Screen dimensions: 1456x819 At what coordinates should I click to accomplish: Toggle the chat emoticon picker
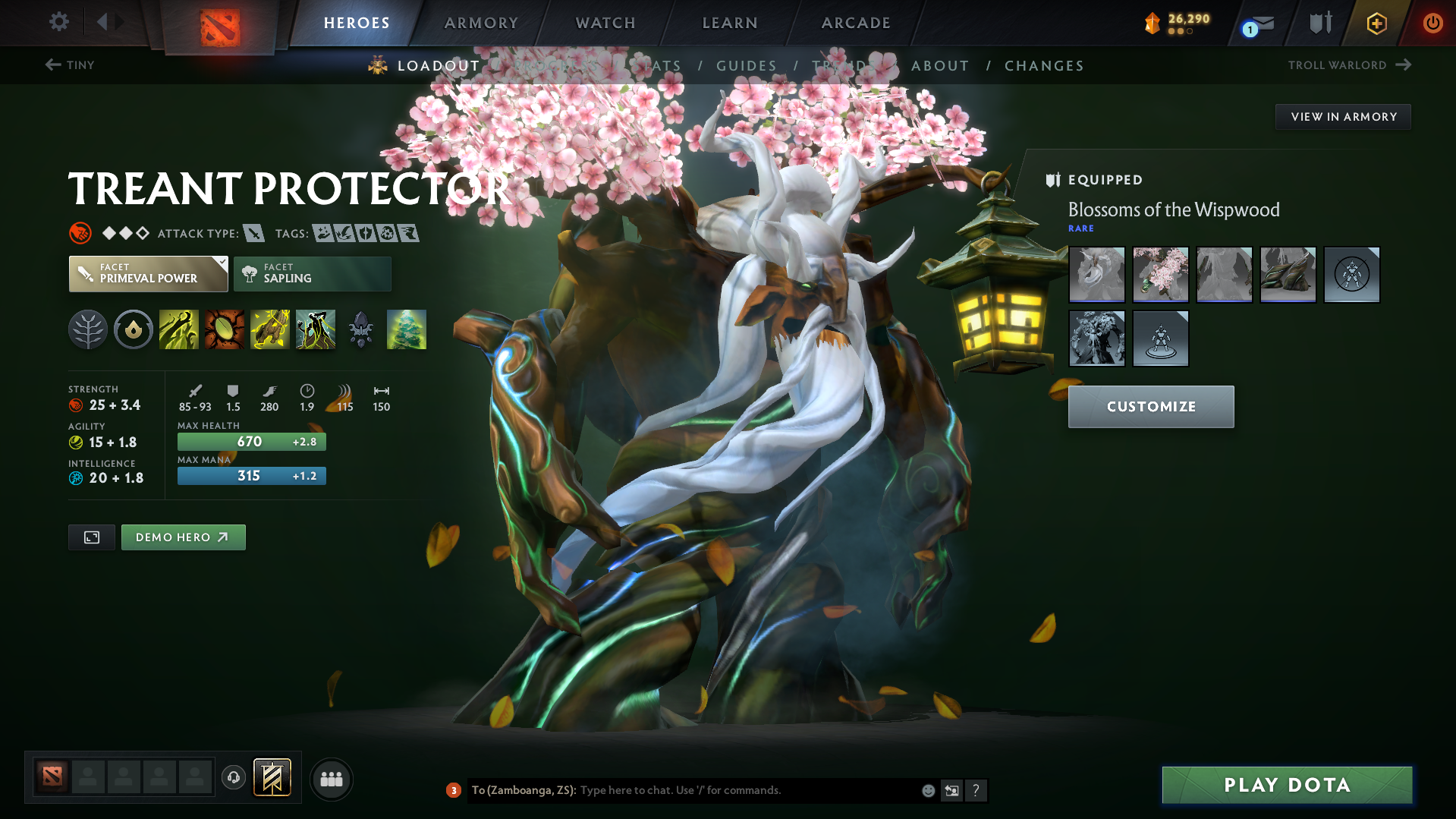tap(928, 790)
